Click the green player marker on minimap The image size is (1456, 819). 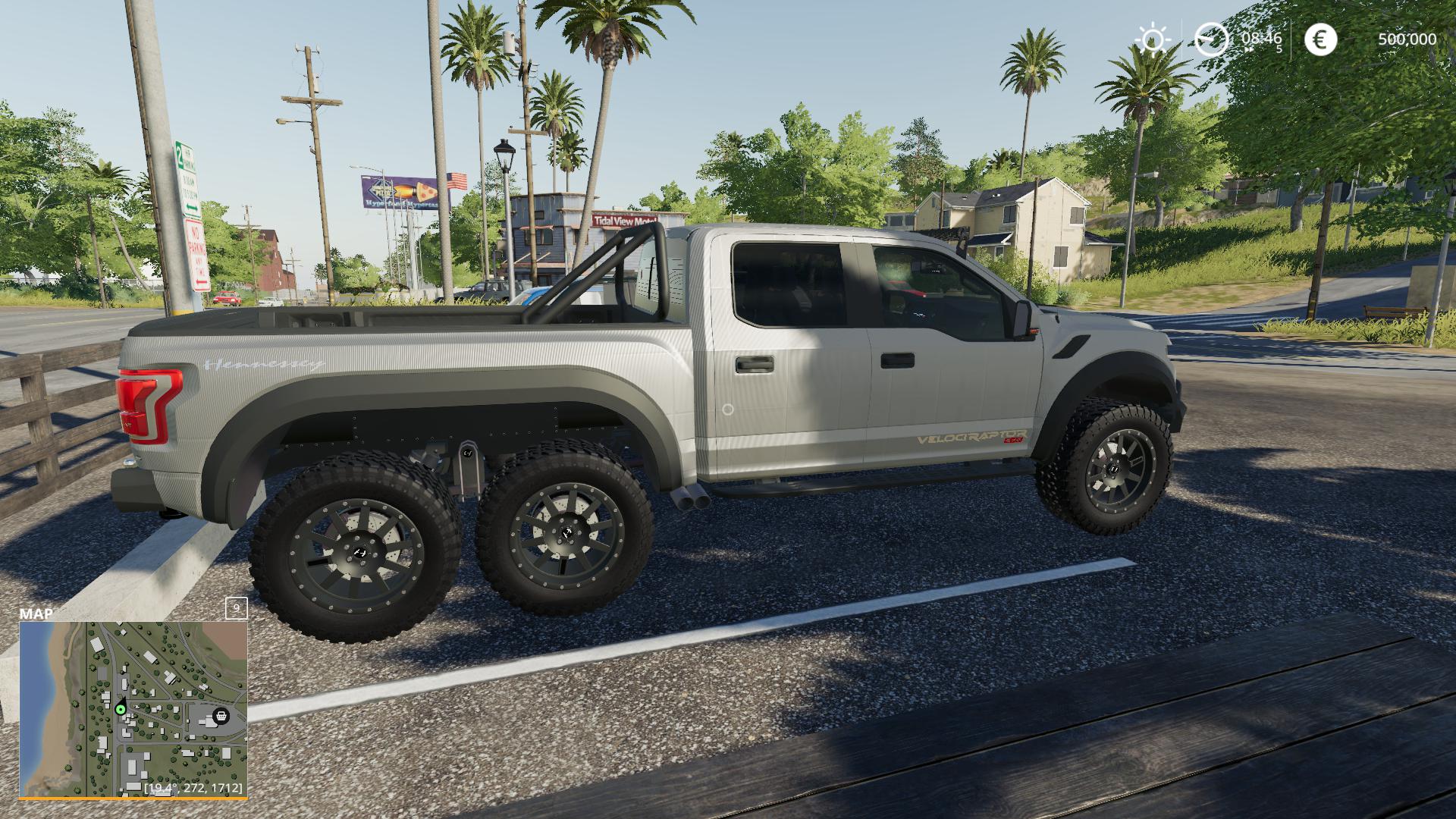tap(121, 710)
